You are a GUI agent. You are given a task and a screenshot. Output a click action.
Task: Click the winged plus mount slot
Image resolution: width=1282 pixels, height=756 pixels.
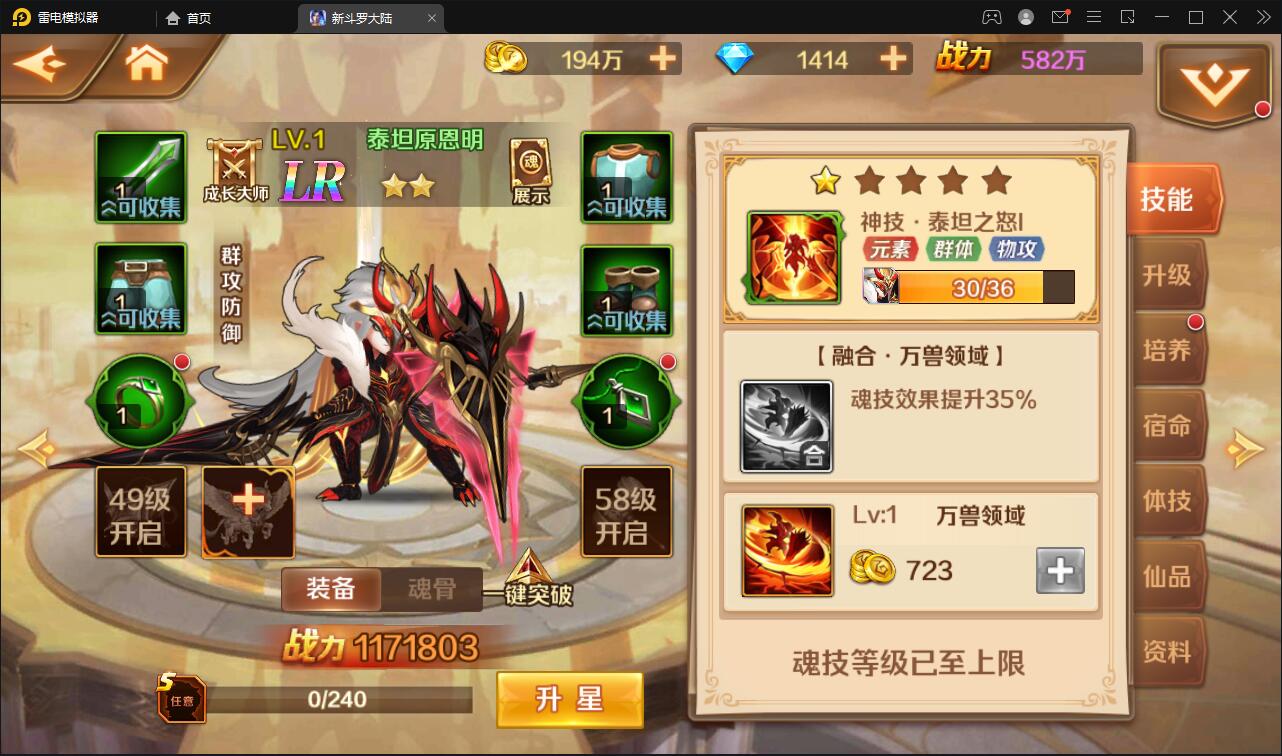click(x=248, y=511)
